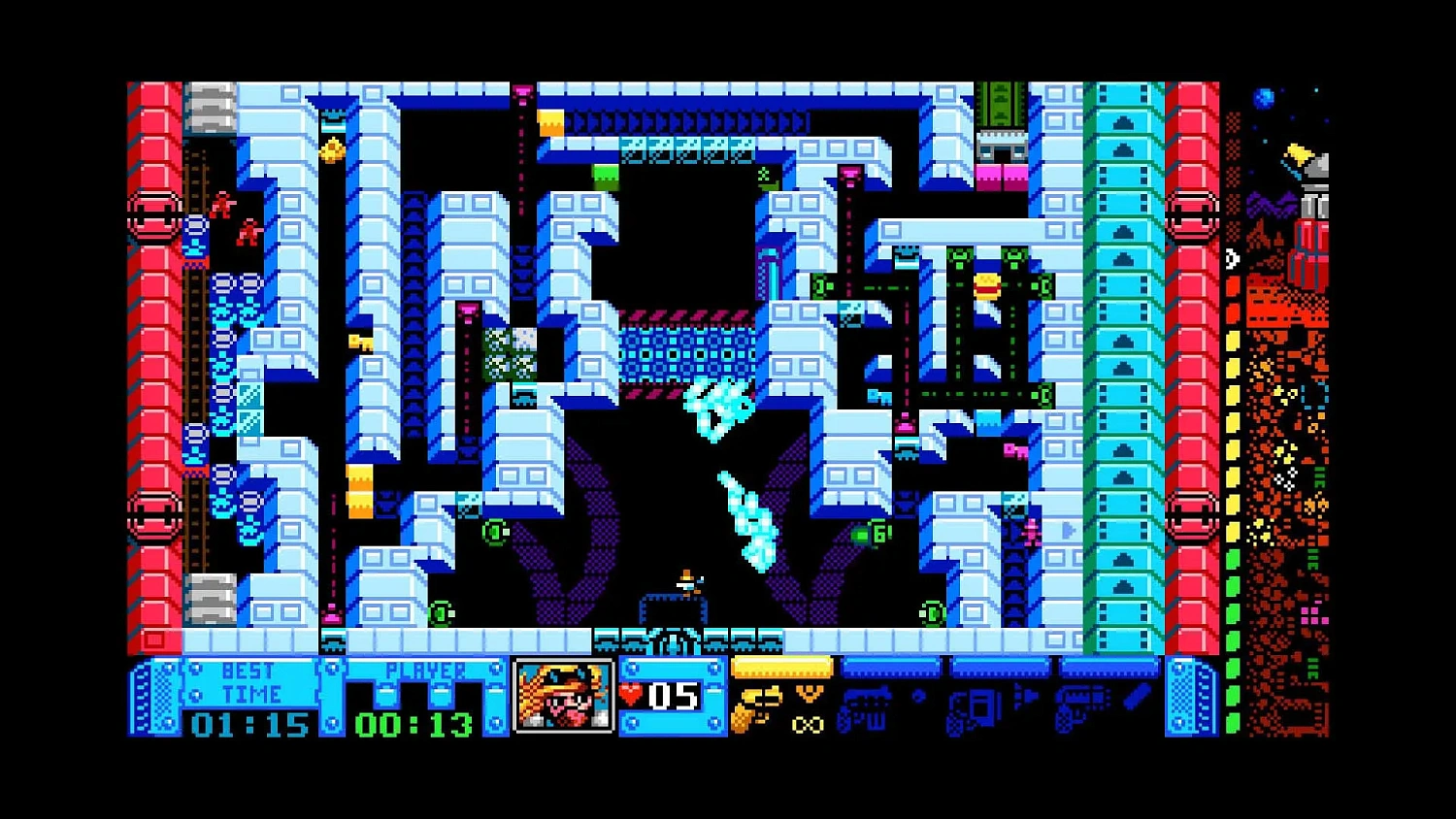Click the player character portrait

tap(565, 696)
